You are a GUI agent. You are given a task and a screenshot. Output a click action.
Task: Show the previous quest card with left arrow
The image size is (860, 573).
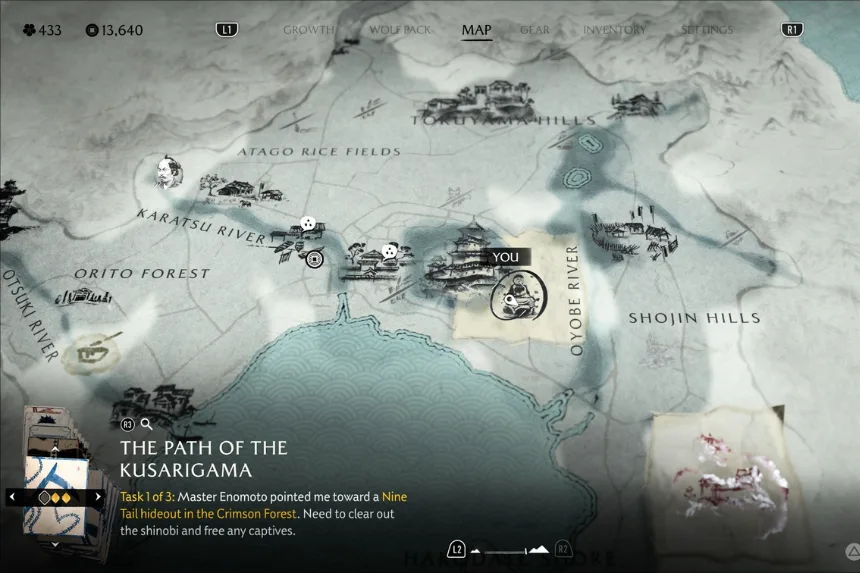pos(12,496)
